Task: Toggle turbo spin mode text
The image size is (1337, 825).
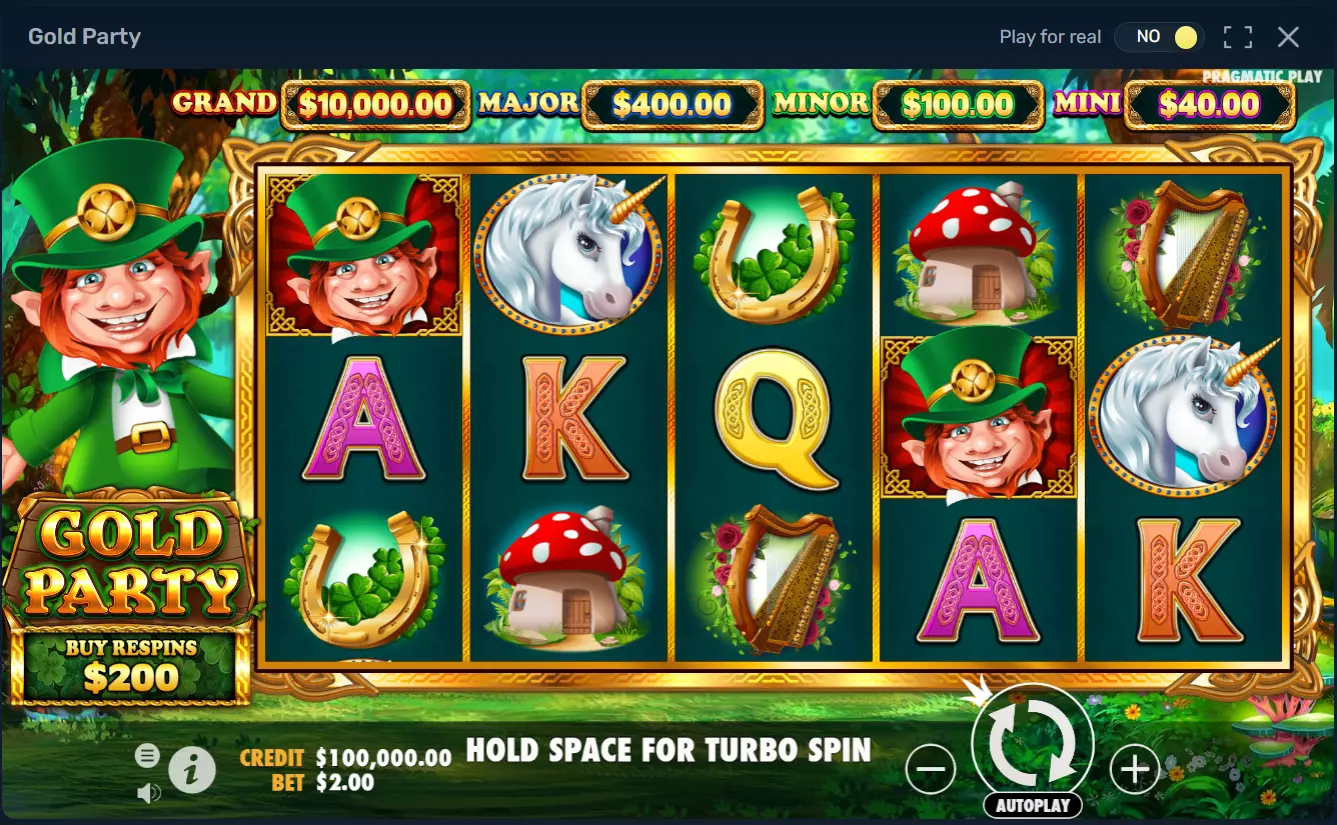Action: [668, 750]
